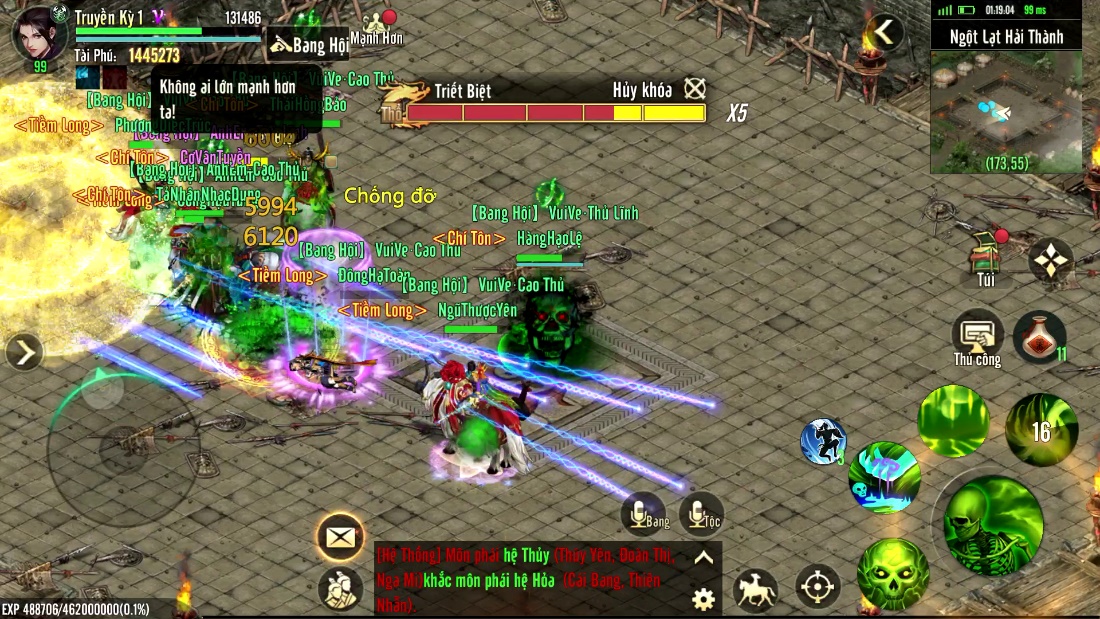This screenshot has width=1100, height=619.
Task: Open chat settings gear icon
Action: click(704, 599)
